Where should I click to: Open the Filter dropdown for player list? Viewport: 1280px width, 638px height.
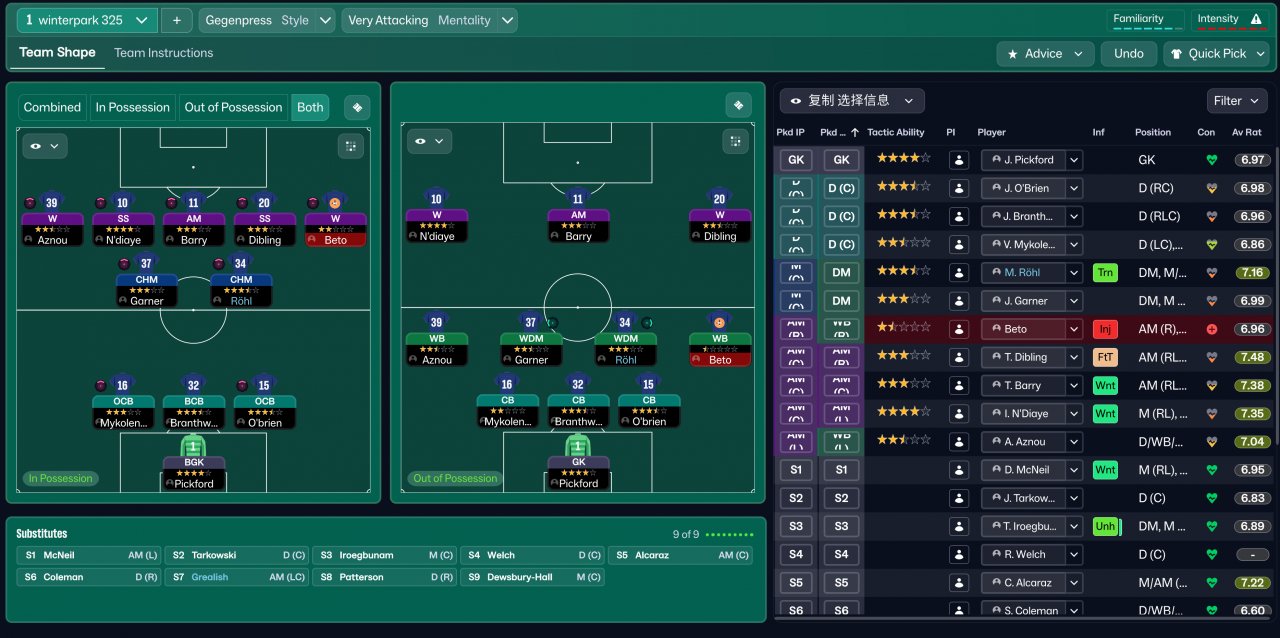click(1236, 101)
